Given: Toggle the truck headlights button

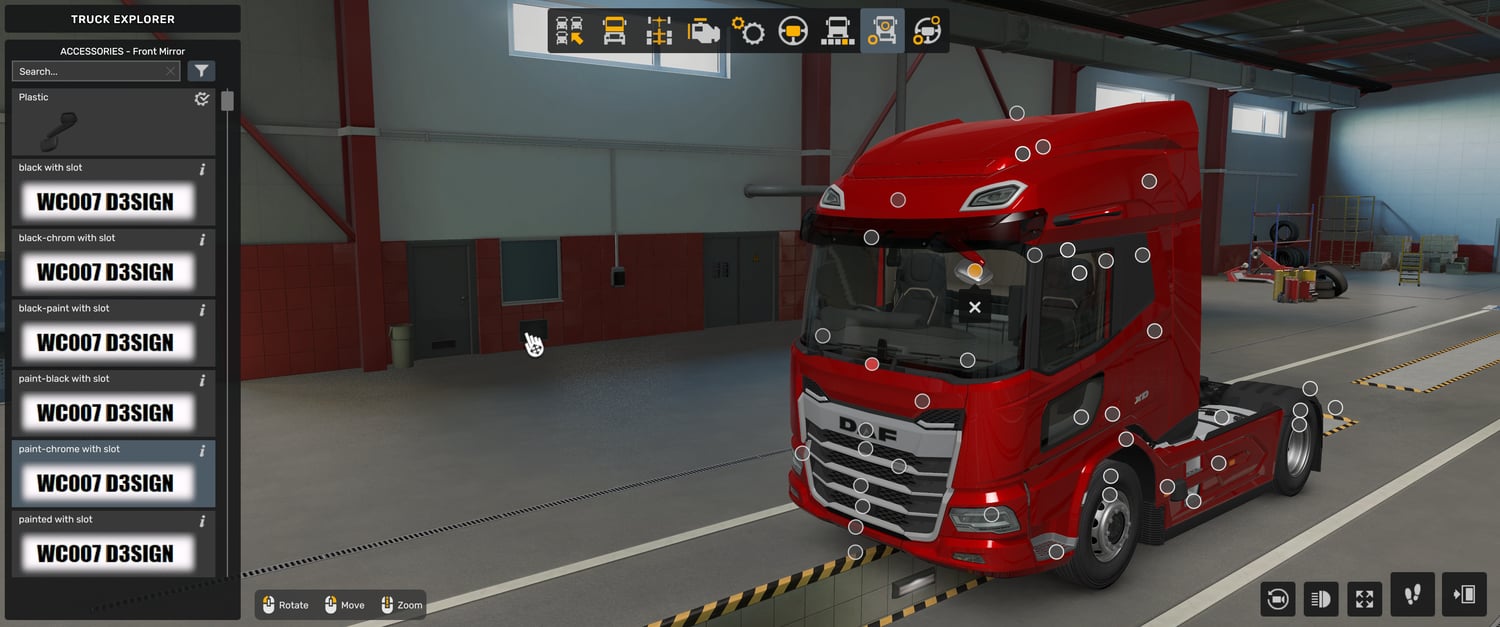Looking at the screenshot, I should coord(1321,599).
